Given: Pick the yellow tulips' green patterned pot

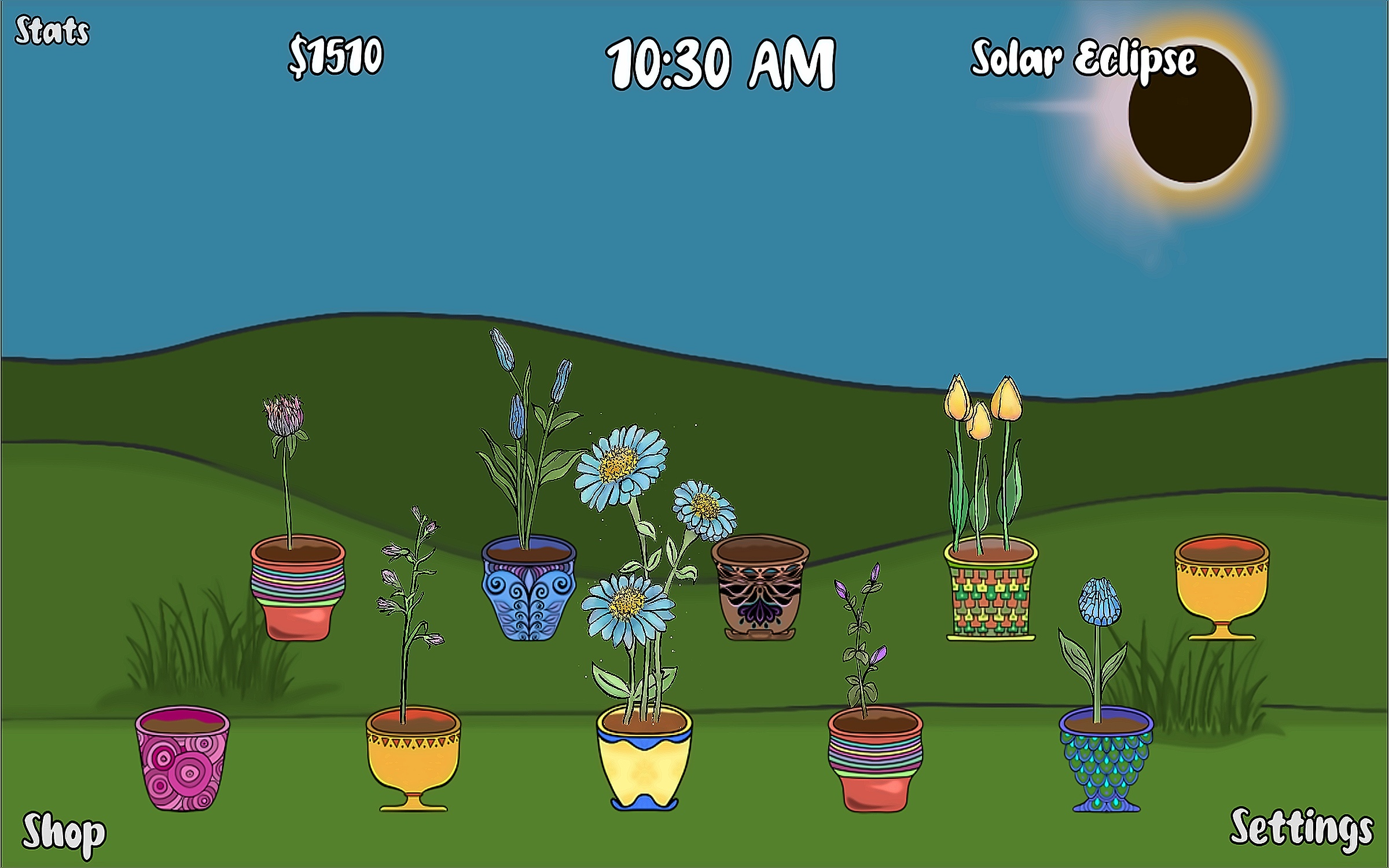Looking at the screenshot, I should (991, 590).
